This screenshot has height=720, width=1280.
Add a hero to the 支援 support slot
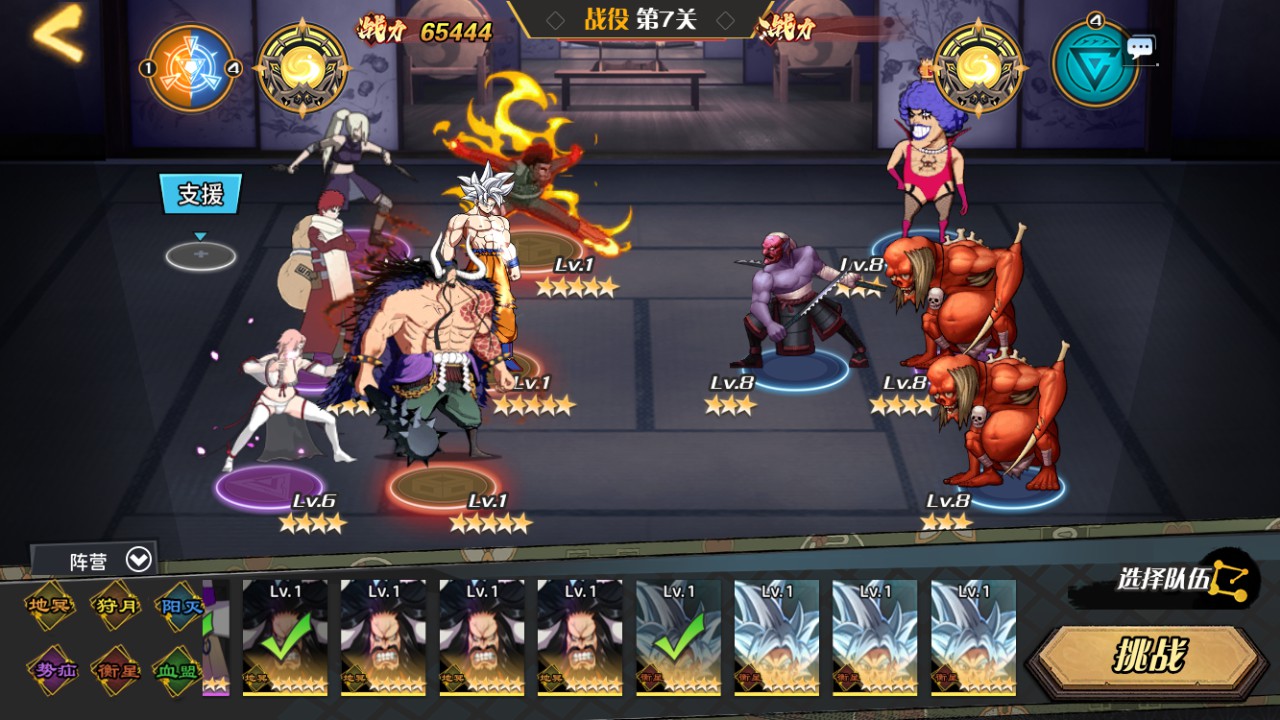tap(201, 256)
